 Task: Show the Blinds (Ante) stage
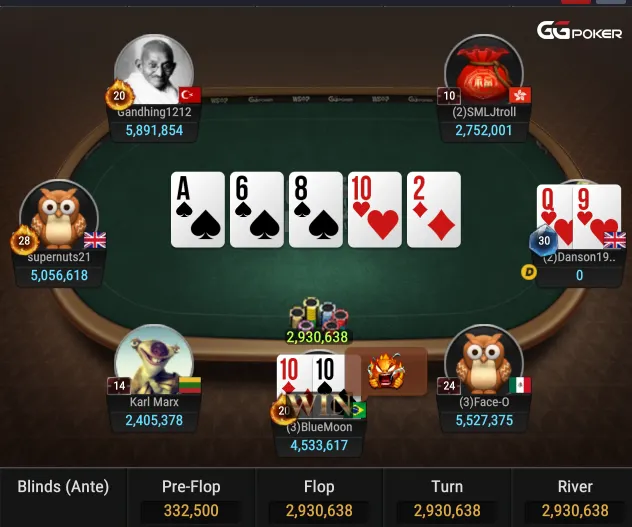coord(63,488)
